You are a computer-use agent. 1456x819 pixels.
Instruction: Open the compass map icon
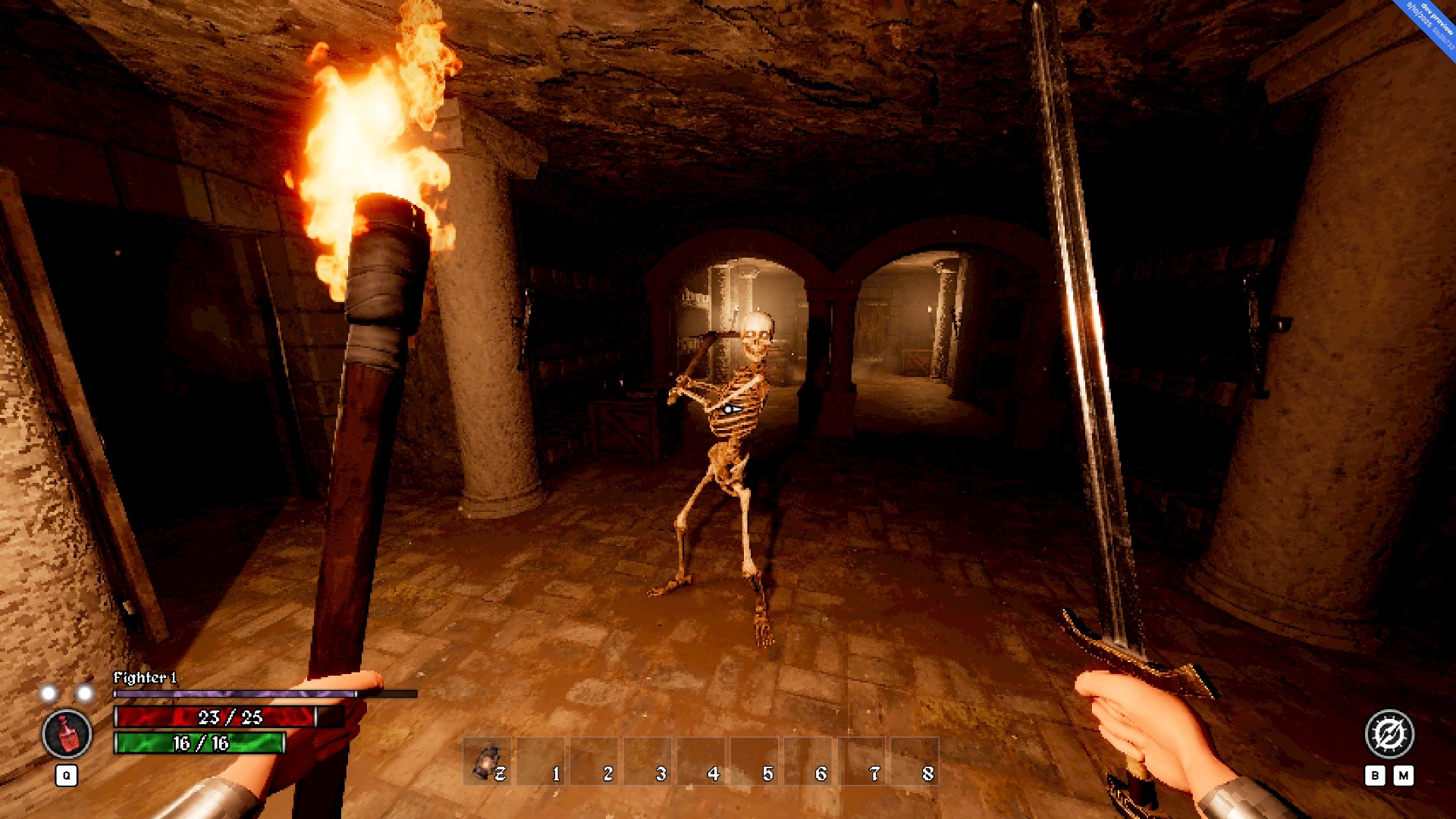(x=1389, y=733)
